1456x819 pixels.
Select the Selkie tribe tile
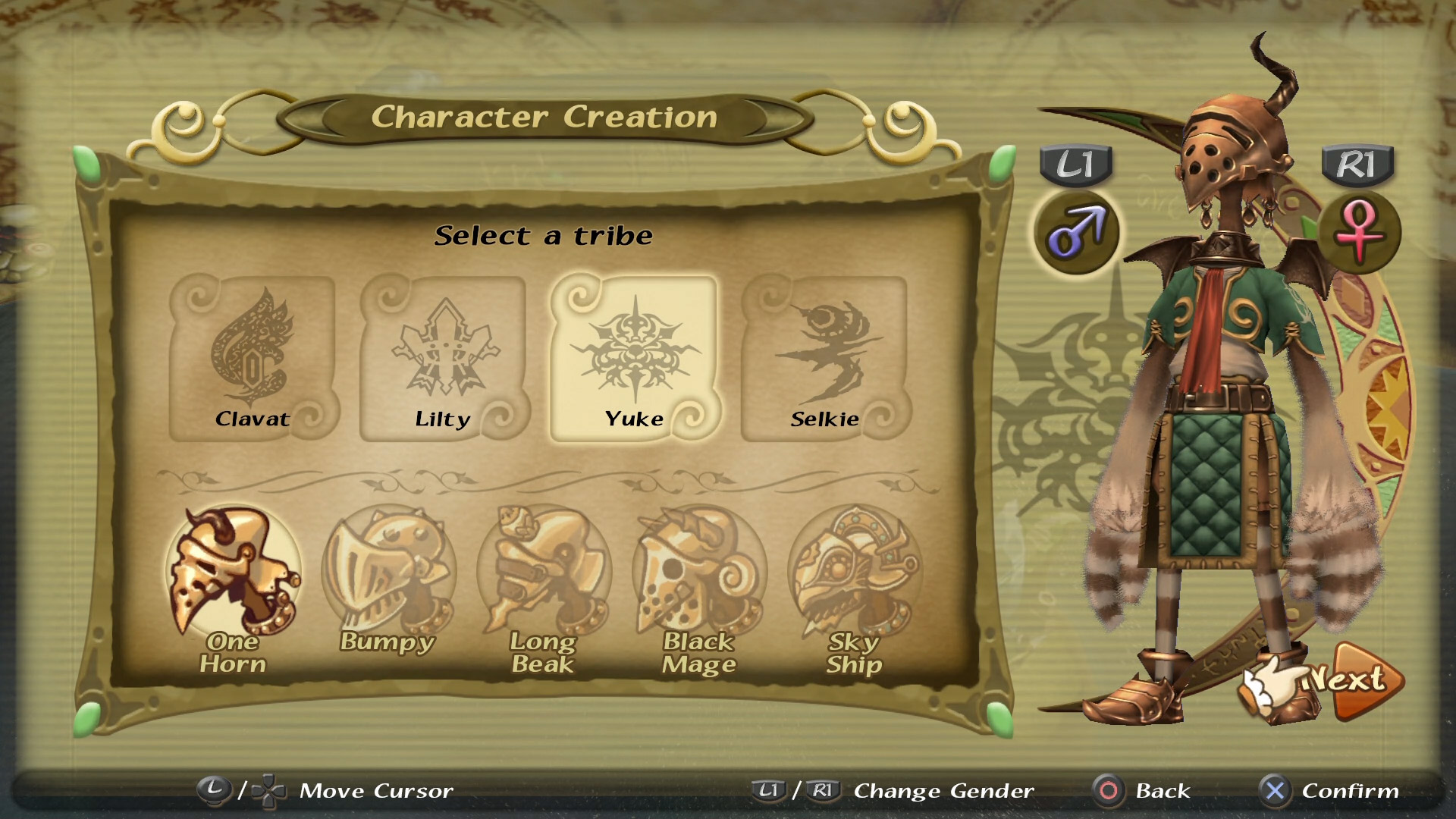(x=826, y=357)
